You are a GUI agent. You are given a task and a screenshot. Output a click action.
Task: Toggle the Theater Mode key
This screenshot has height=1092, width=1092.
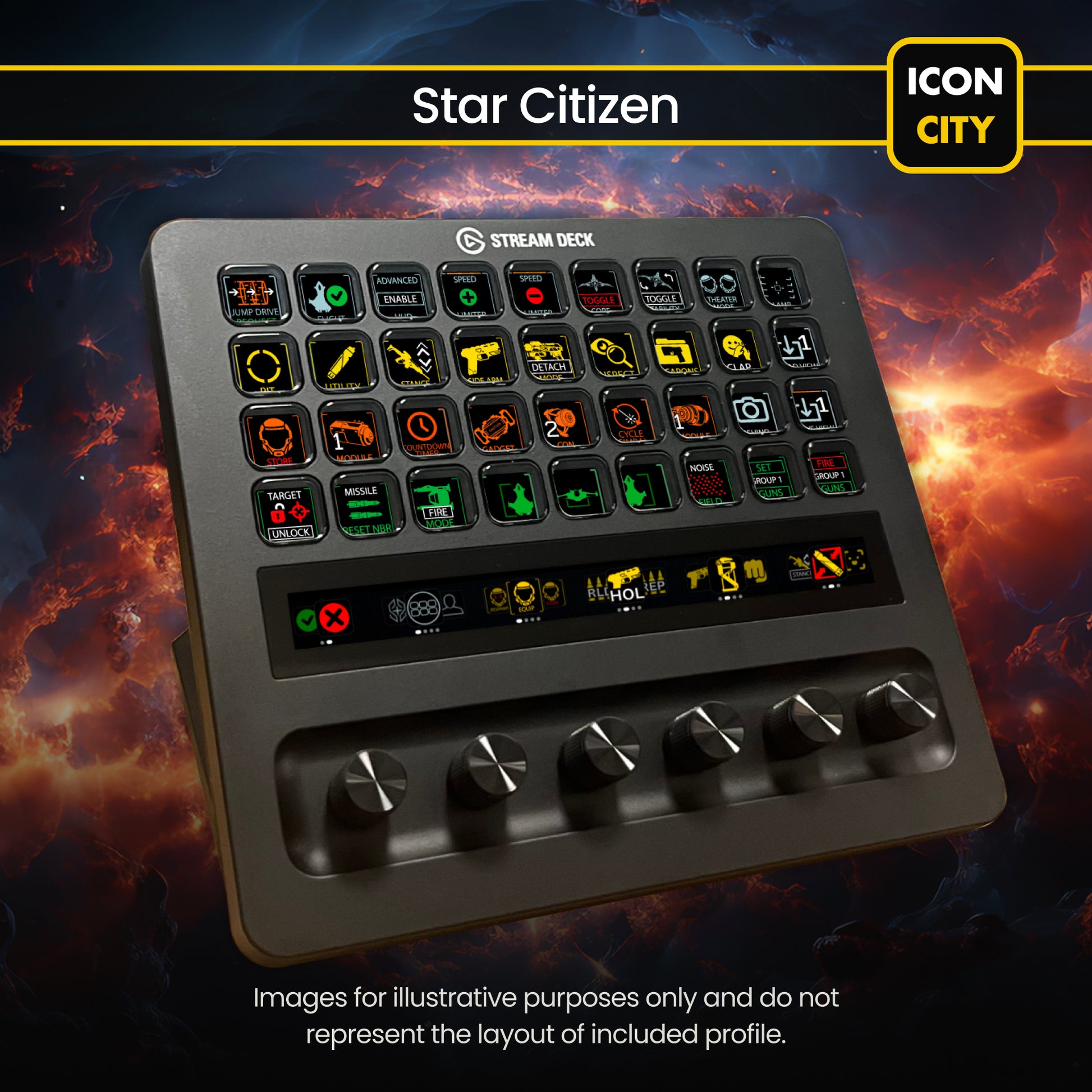[x=721, y=286]
